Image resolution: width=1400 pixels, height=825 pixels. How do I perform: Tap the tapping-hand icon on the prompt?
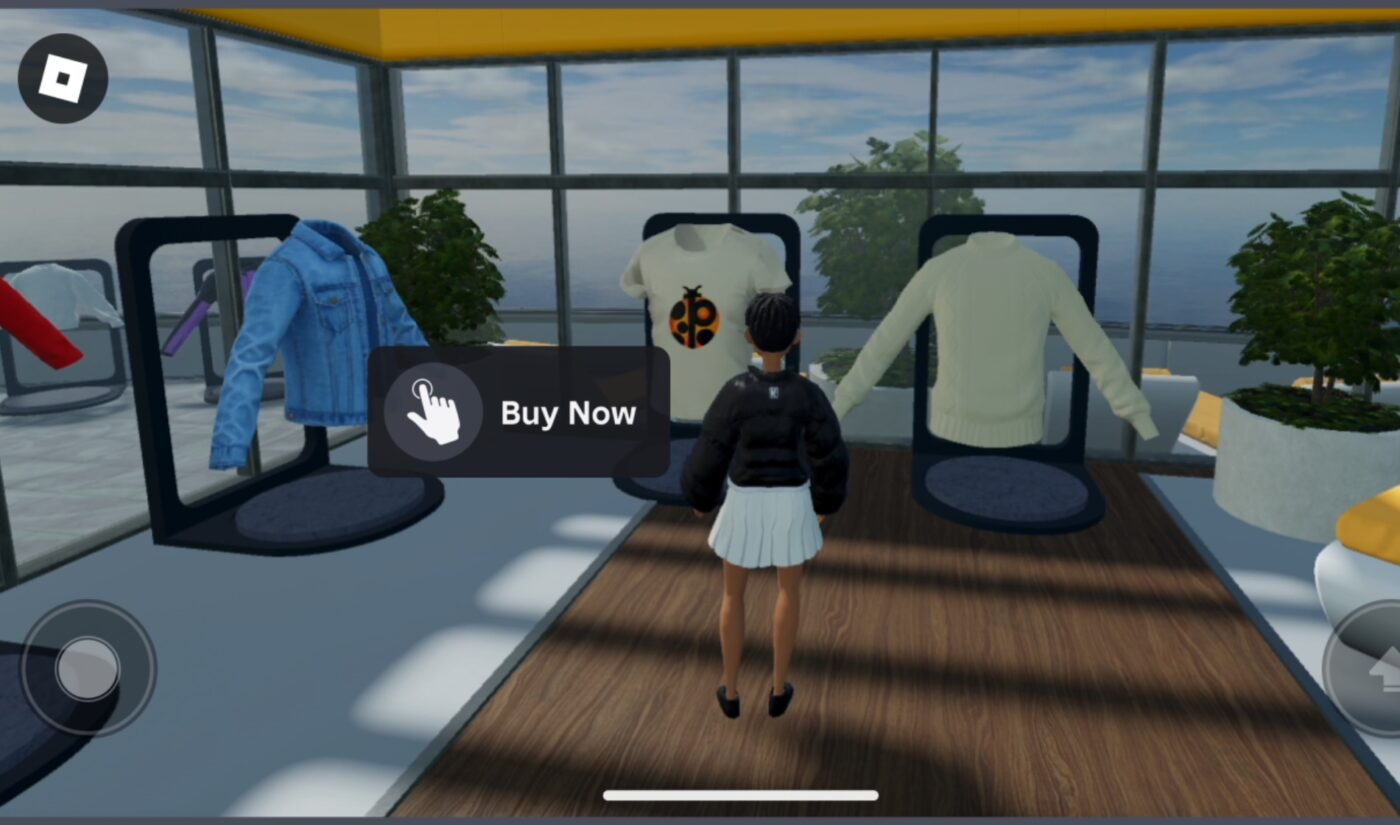pyautogui.click(x=434, y=412)
